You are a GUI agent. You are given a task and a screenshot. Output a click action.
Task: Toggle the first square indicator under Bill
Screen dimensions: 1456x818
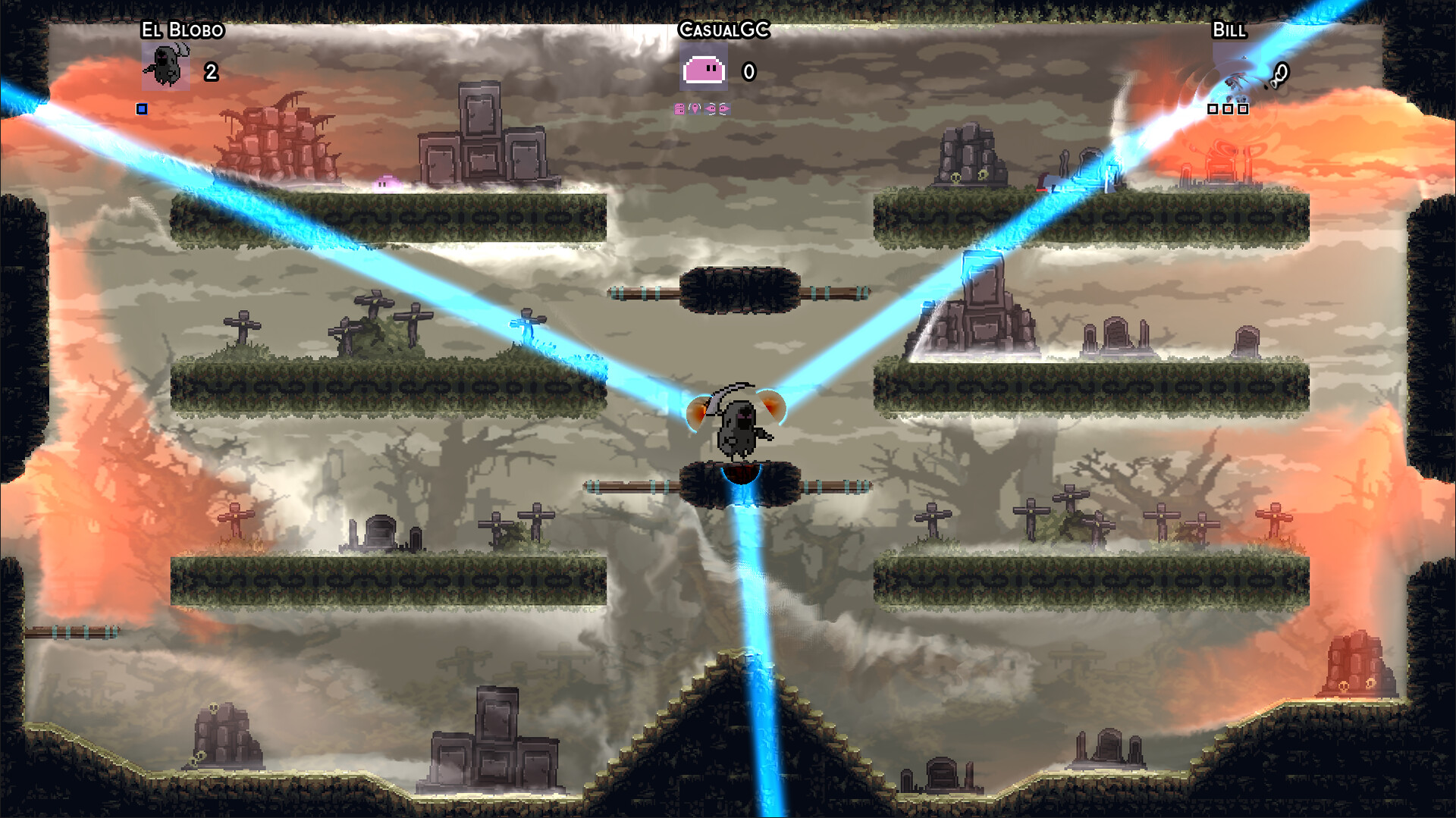(1212, 109)
